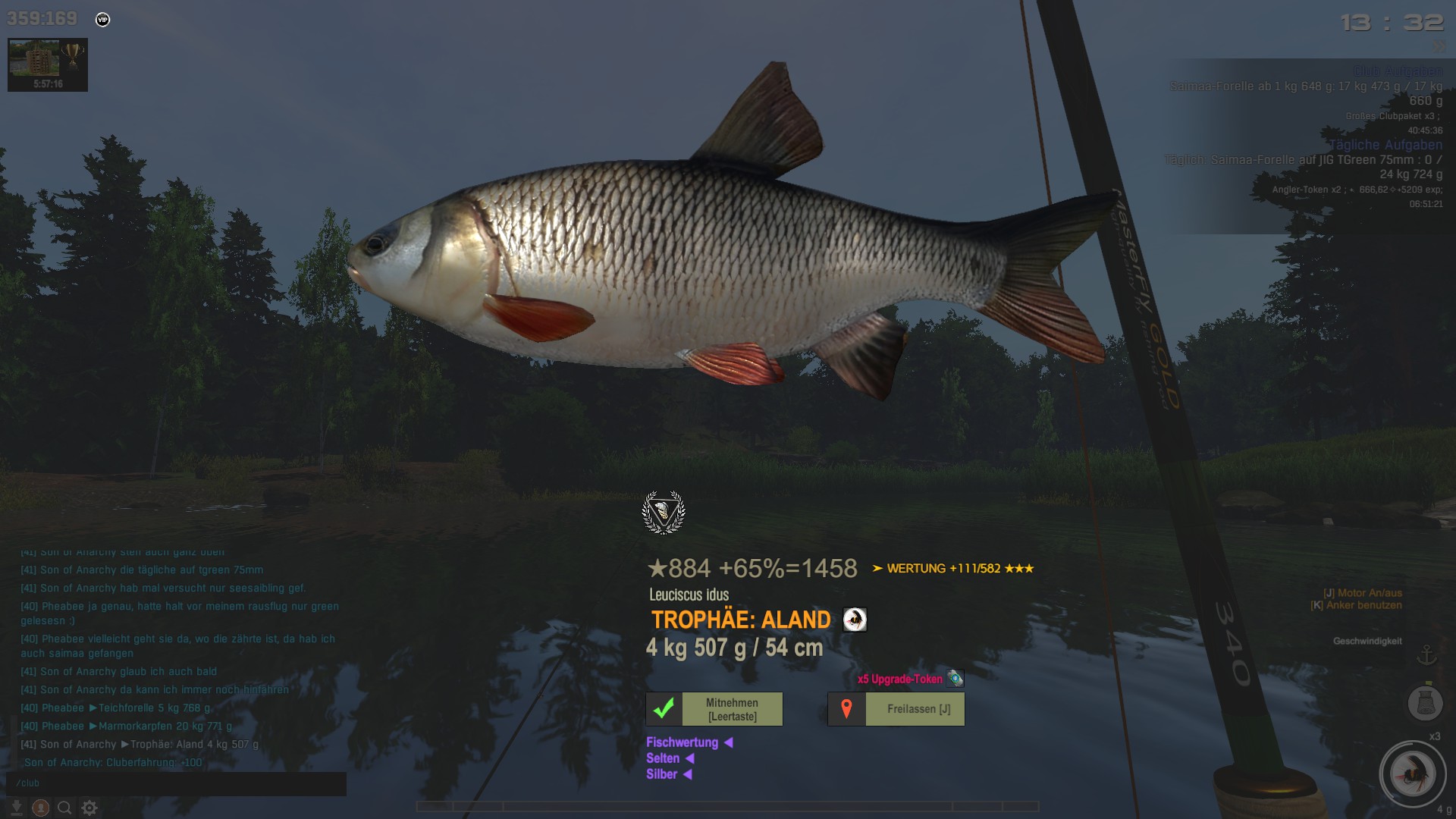Select the fly lure slot

click(x=1412, y=774)
